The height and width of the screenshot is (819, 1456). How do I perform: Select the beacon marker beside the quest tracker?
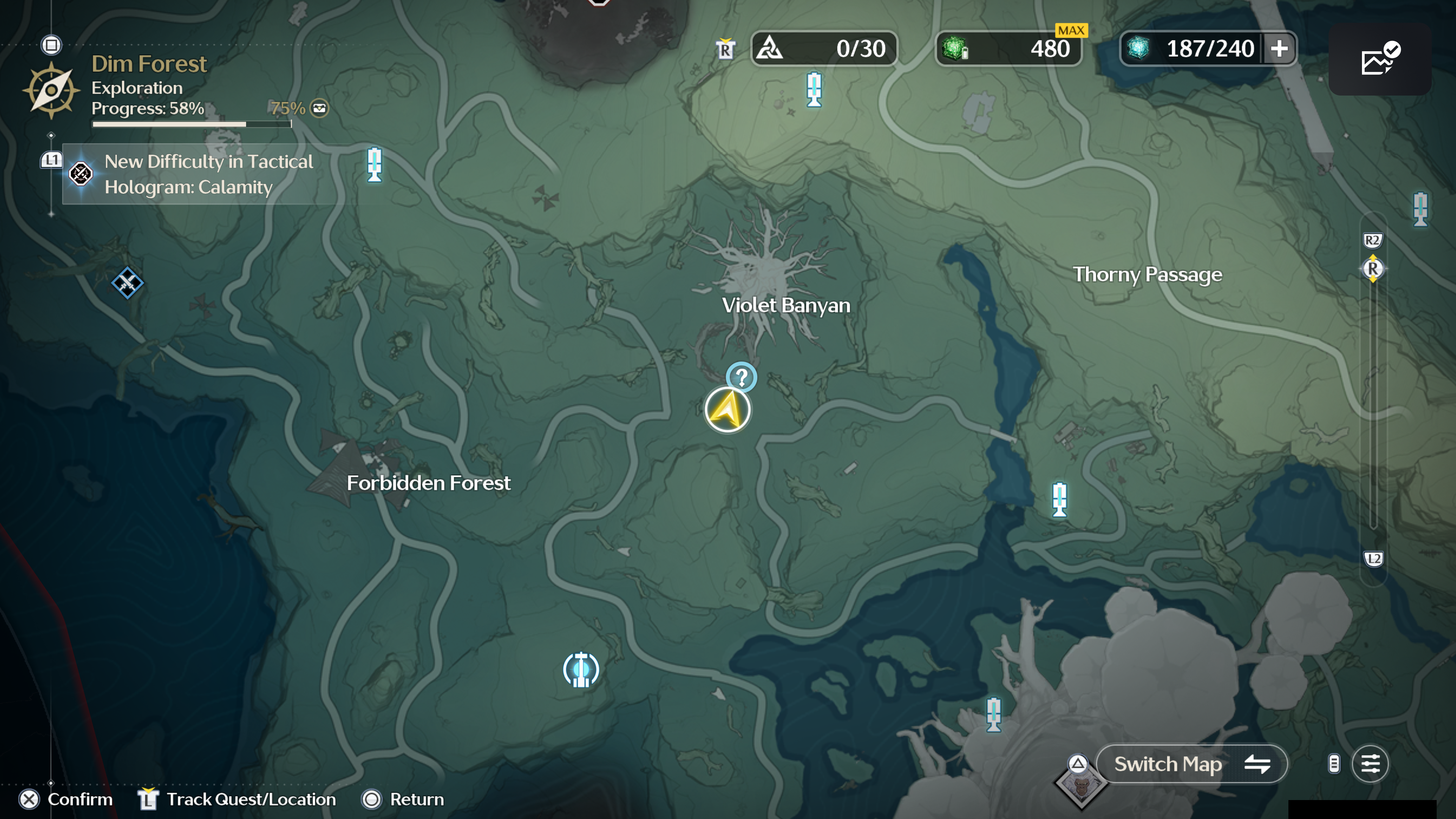tap(374, 165)
